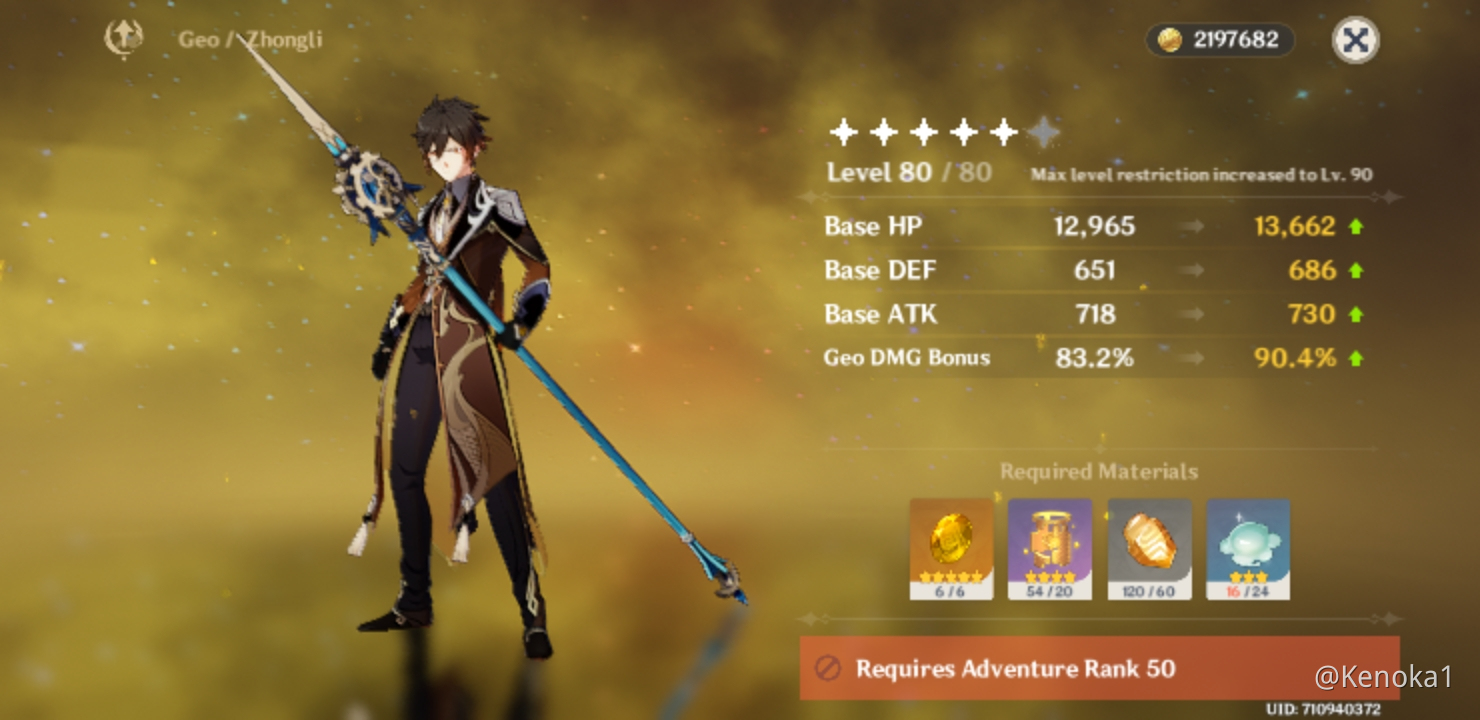The height and width of the screenshot is (720, 1480).
Task: Close the ascension screen
Action: tap(1355, 41)
